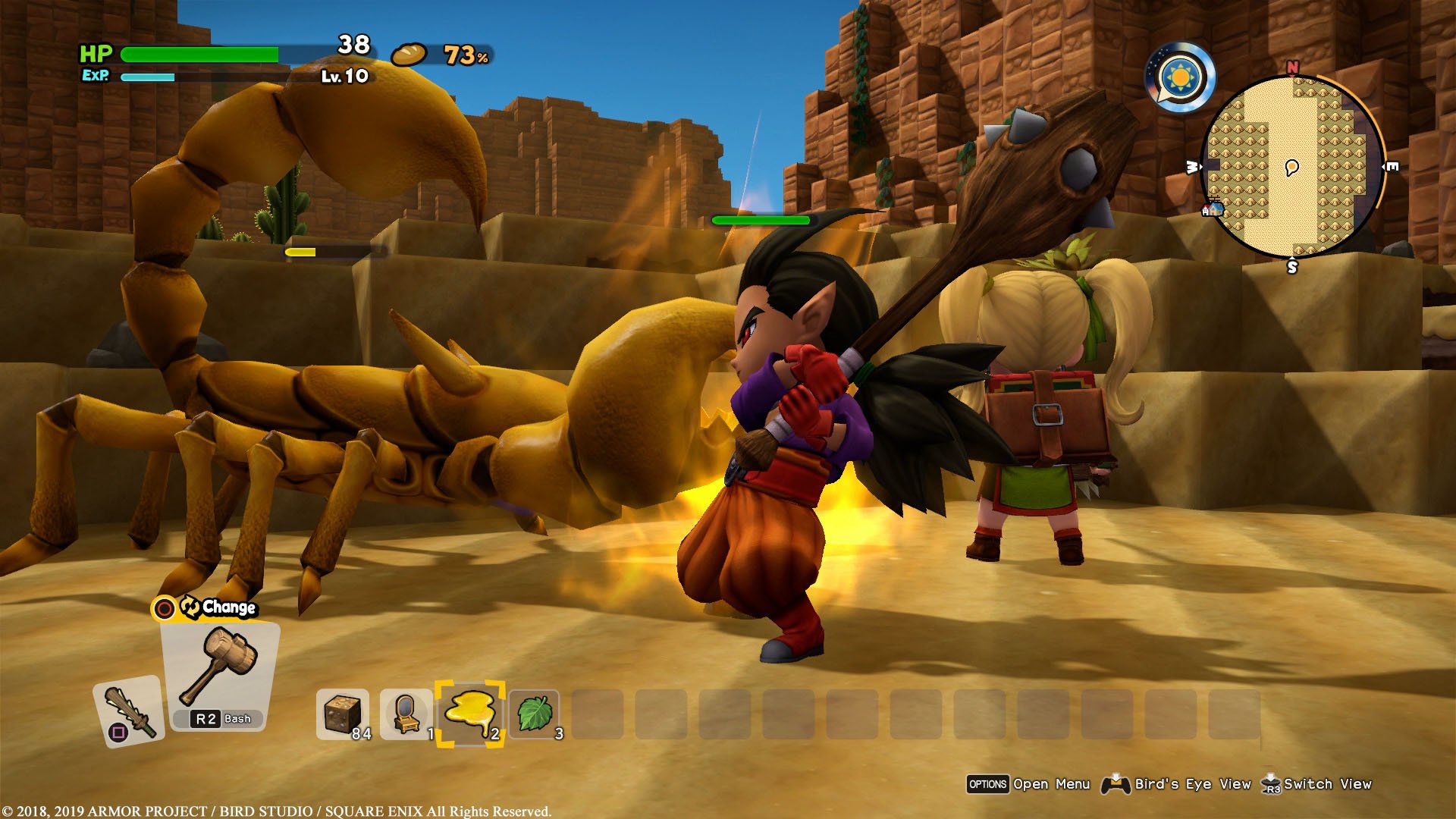Toggle Switch View with R3
Viewport: 1456px width, 819px height.
[x=1332, y=784]
